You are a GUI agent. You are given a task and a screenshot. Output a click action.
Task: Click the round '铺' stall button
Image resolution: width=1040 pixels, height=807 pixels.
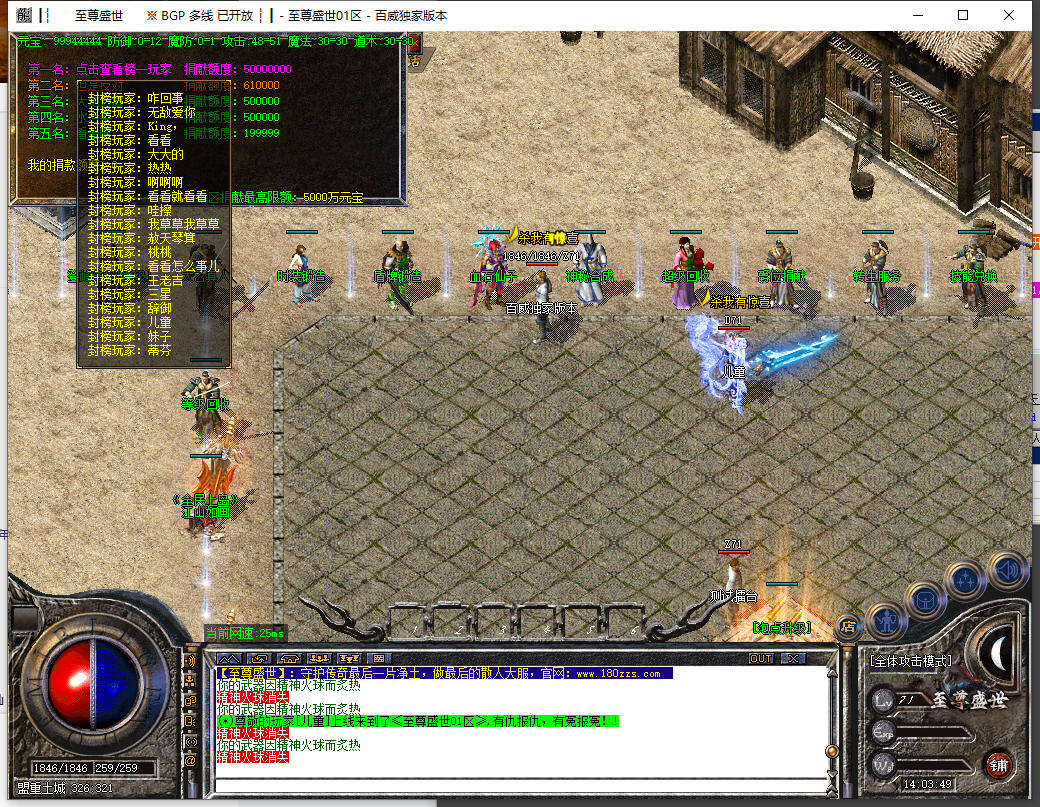(998, 765)
